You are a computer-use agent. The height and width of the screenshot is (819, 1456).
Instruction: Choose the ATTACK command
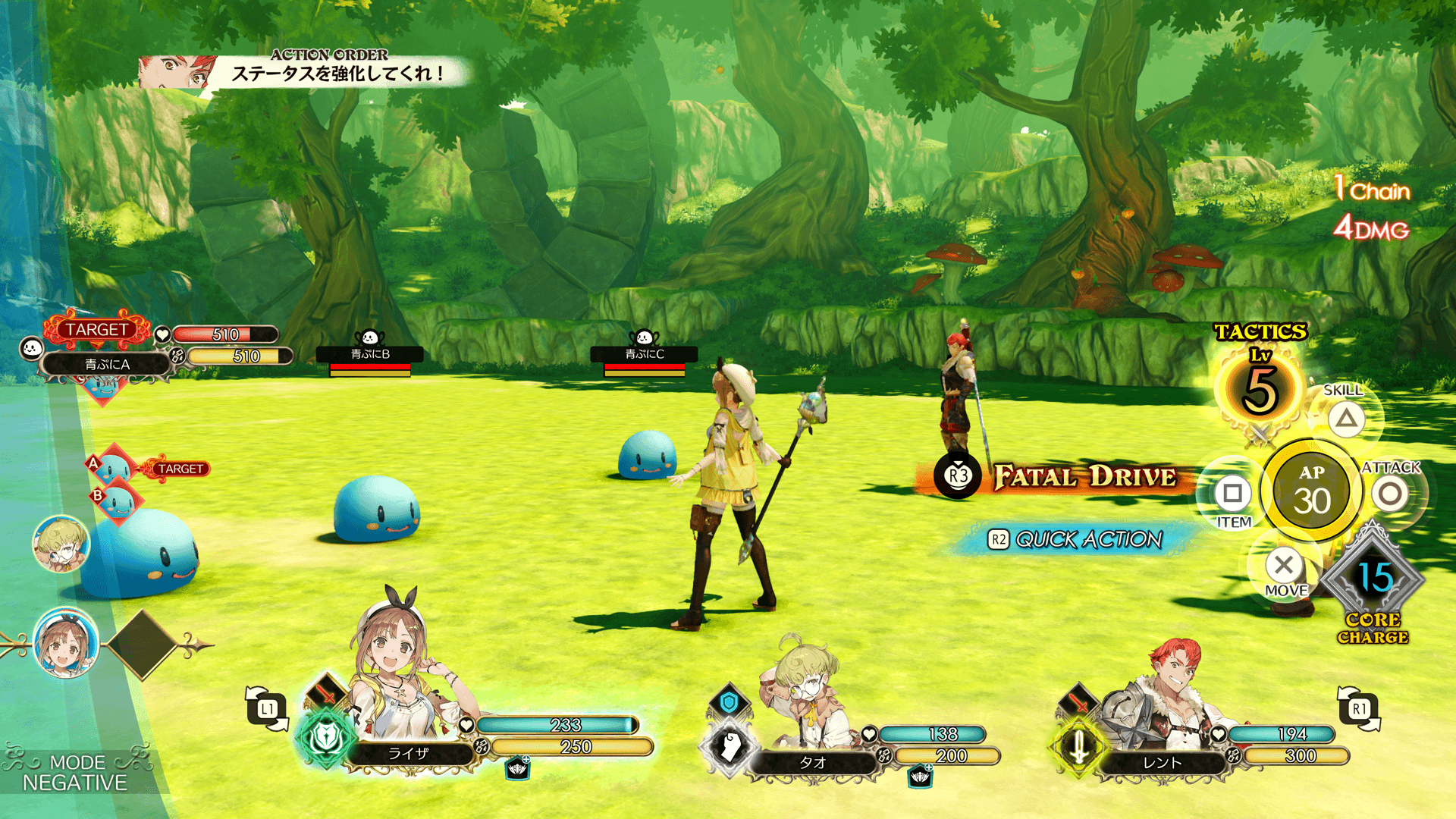(1389, 494)
